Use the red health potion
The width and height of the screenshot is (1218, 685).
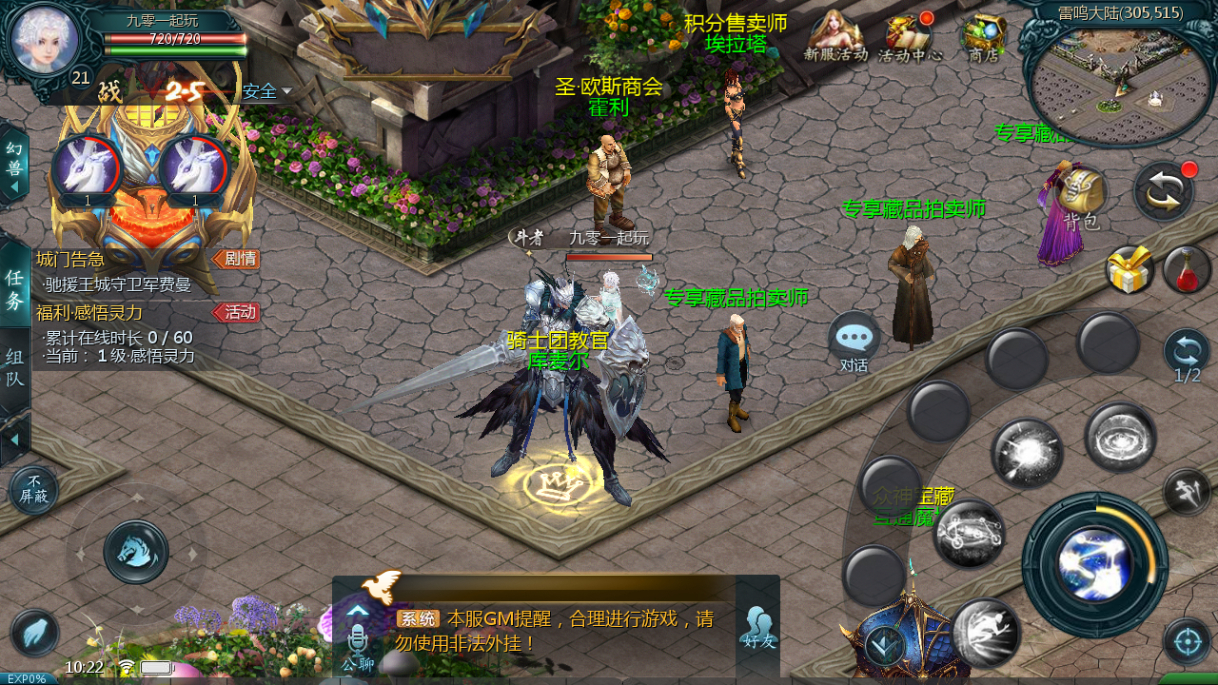(1187, 270)
